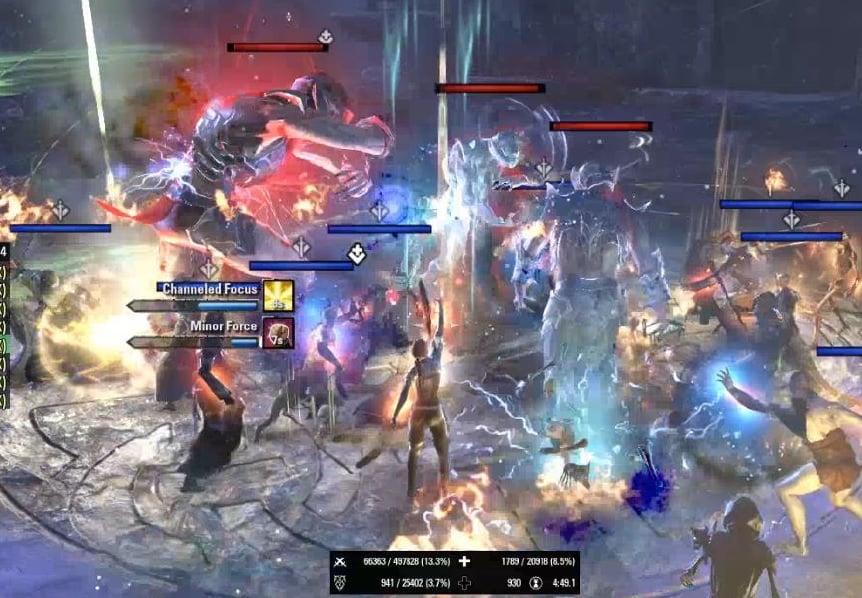This screenshot has height=598, width=862.
Task: Select the hourglass combat-time icon
Action: point(537,581)
